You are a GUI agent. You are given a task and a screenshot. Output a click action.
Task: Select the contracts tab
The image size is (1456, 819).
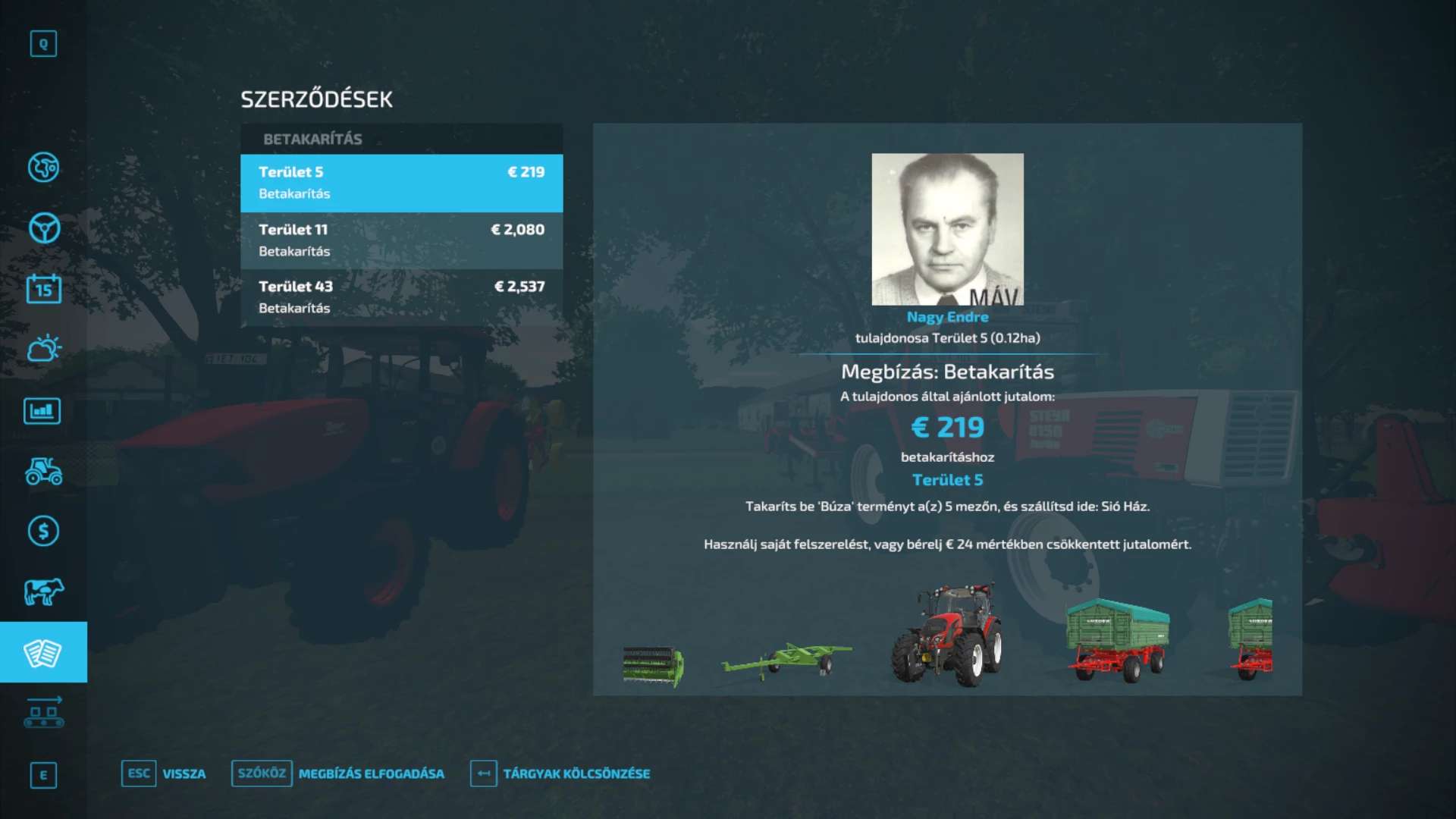coord(43,652)
